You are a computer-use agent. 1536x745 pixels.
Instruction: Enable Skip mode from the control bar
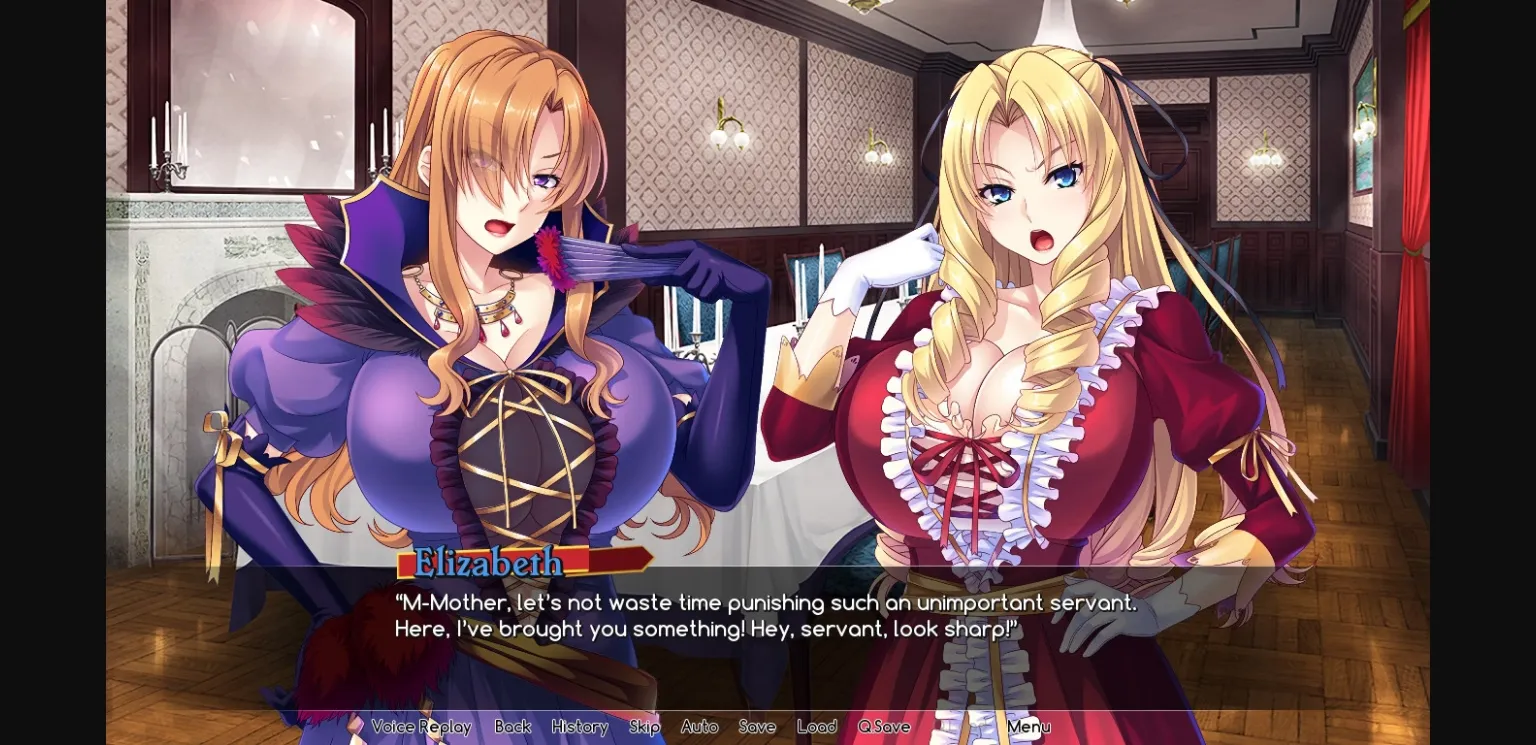point(644,727)
